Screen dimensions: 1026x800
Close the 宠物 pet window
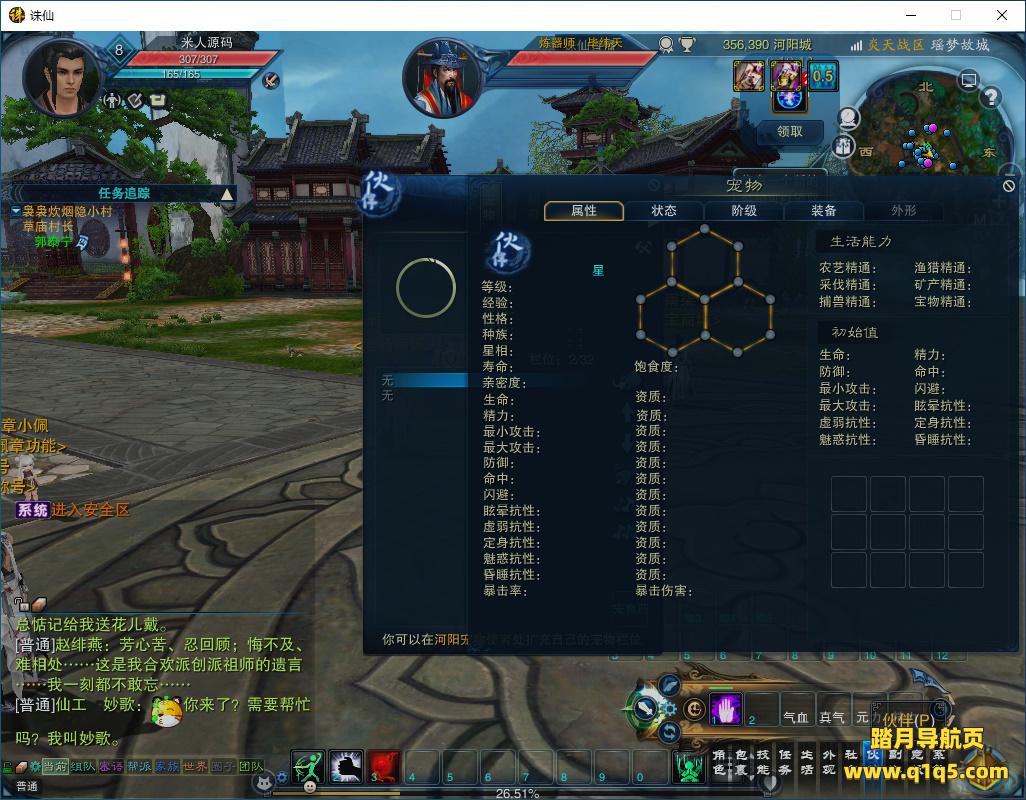coord(1009,186)
